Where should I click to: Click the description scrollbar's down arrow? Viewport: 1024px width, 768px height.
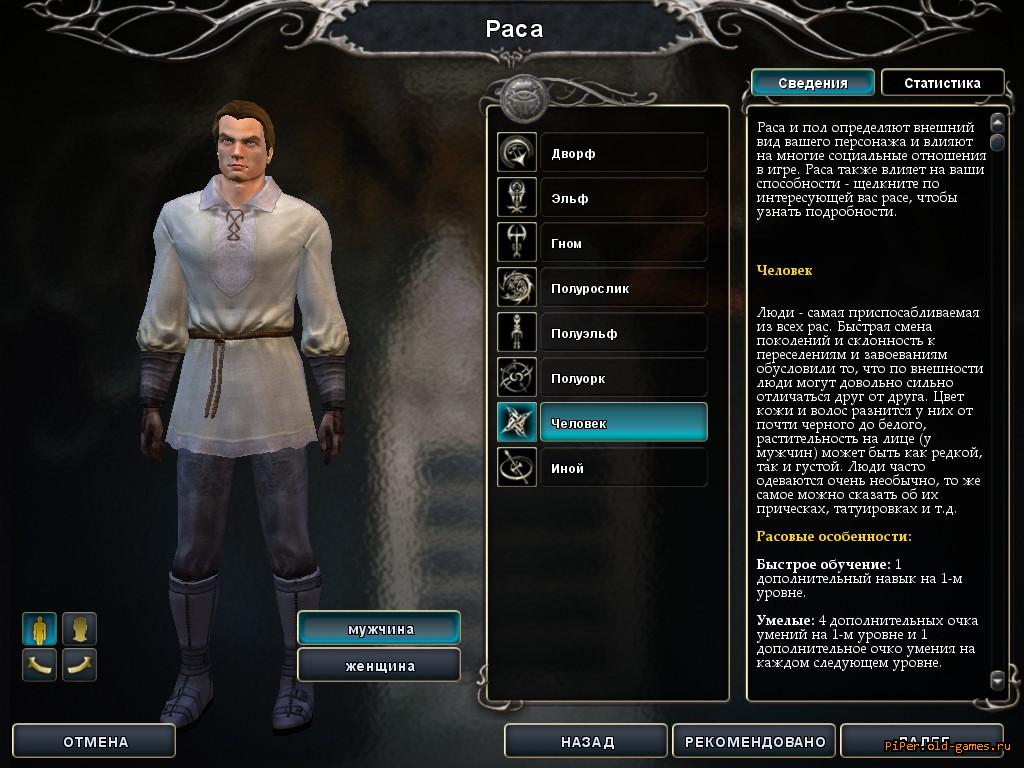996,680
